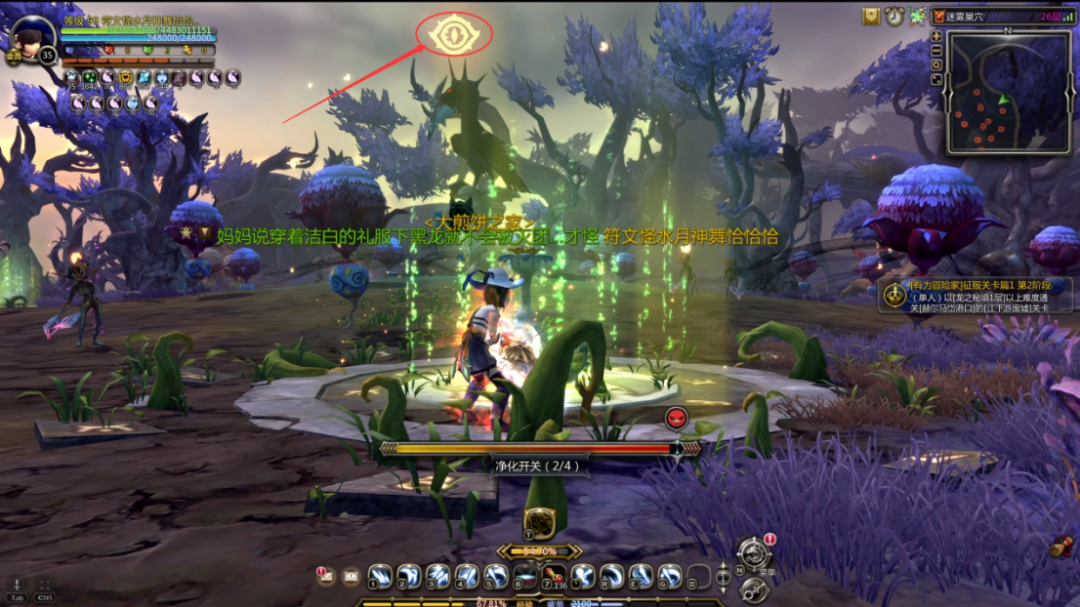Click the glowing eye icon circled in red
Viewport: 1080px width, 607px height.
pos(453,35)
